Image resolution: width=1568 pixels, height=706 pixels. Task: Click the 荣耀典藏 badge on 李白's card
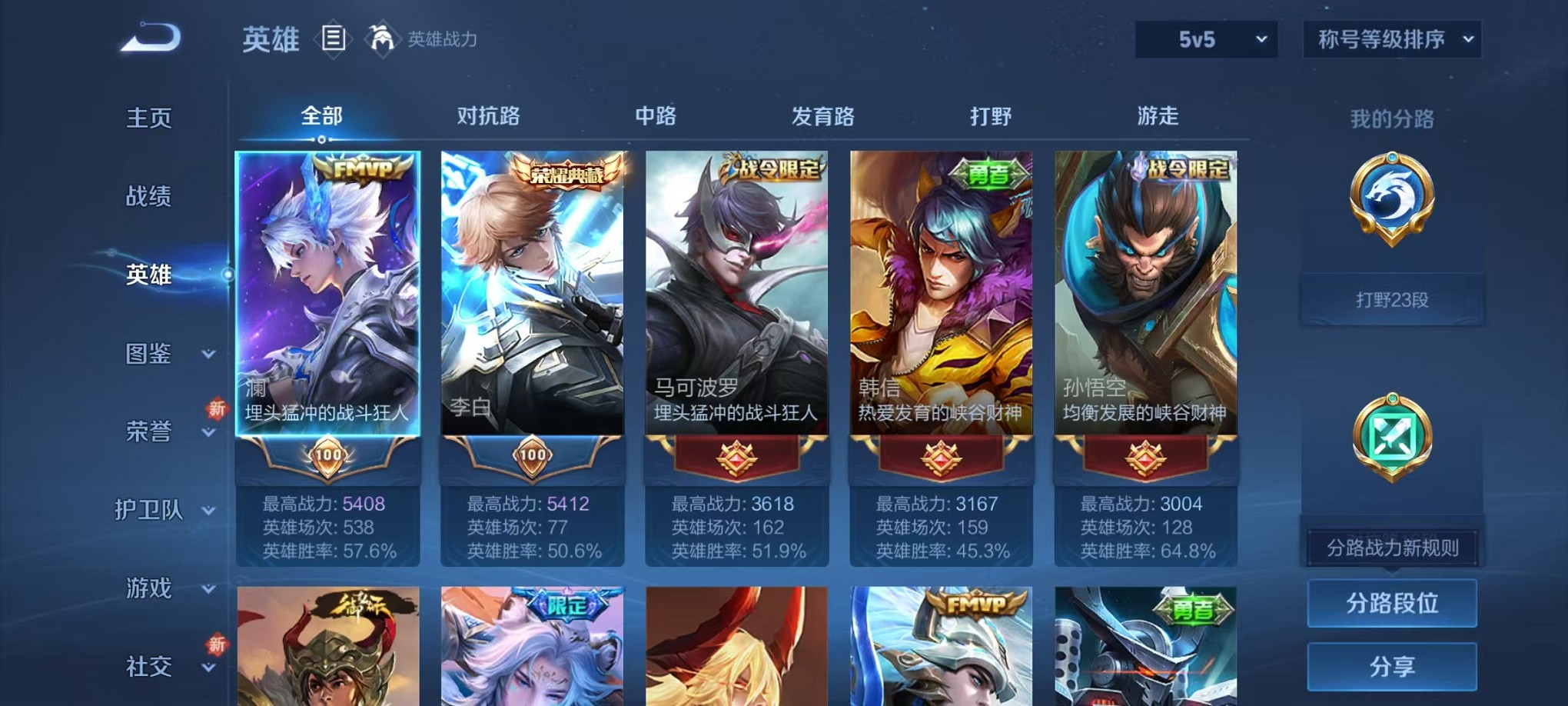566,175
